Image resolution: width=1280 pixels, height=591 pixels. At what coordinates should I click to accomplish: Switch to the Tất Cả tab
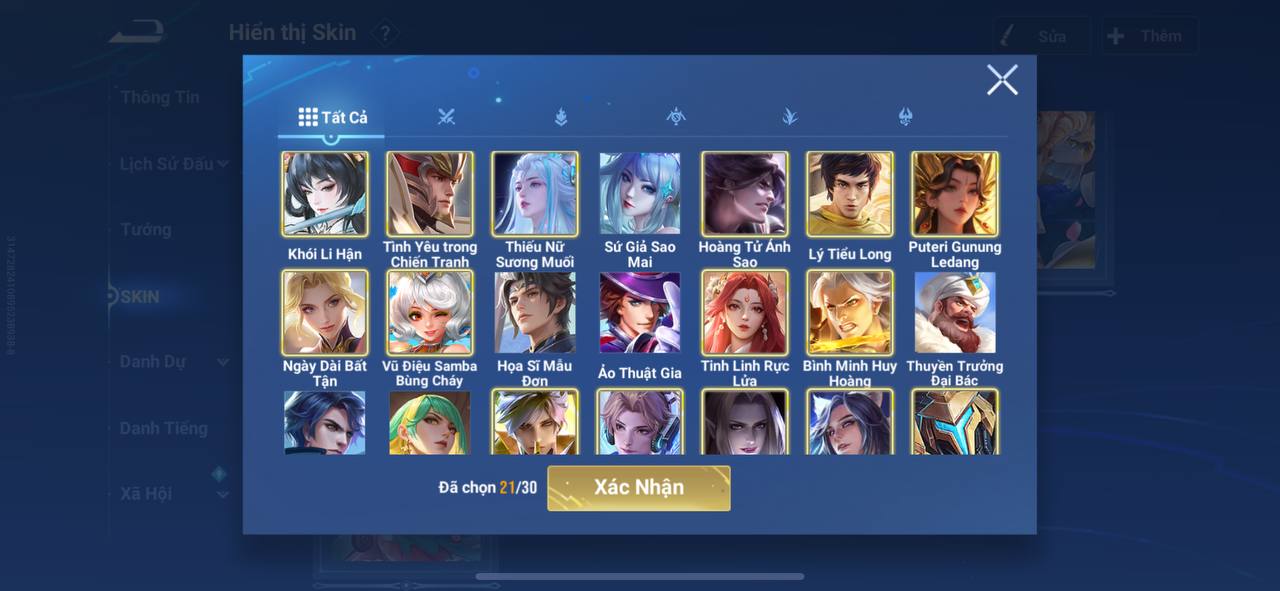tap(333, 117)
